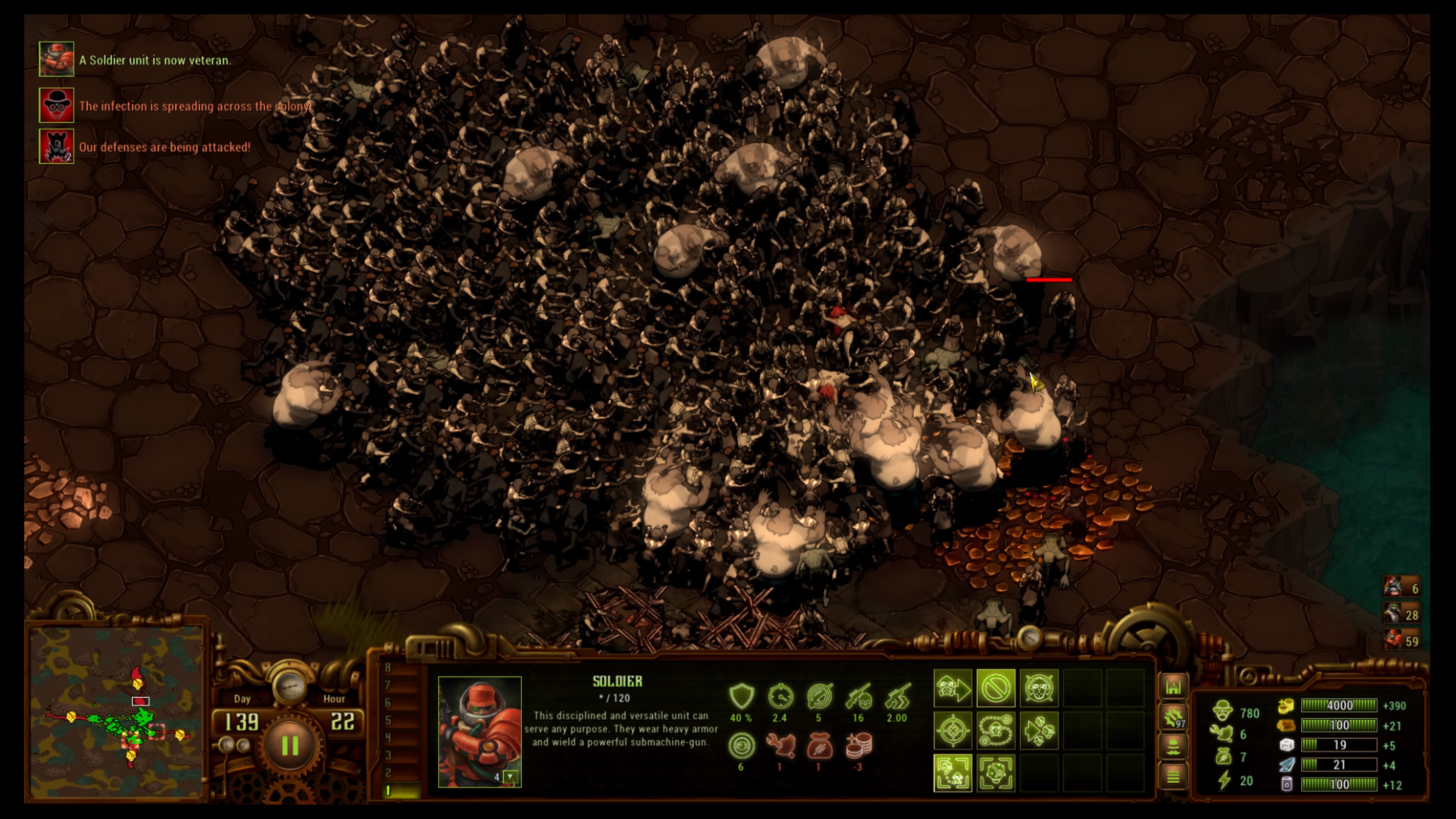Issue the stop command
Image resolution: width=1456 pixels, height=819 pixels.
996,689
